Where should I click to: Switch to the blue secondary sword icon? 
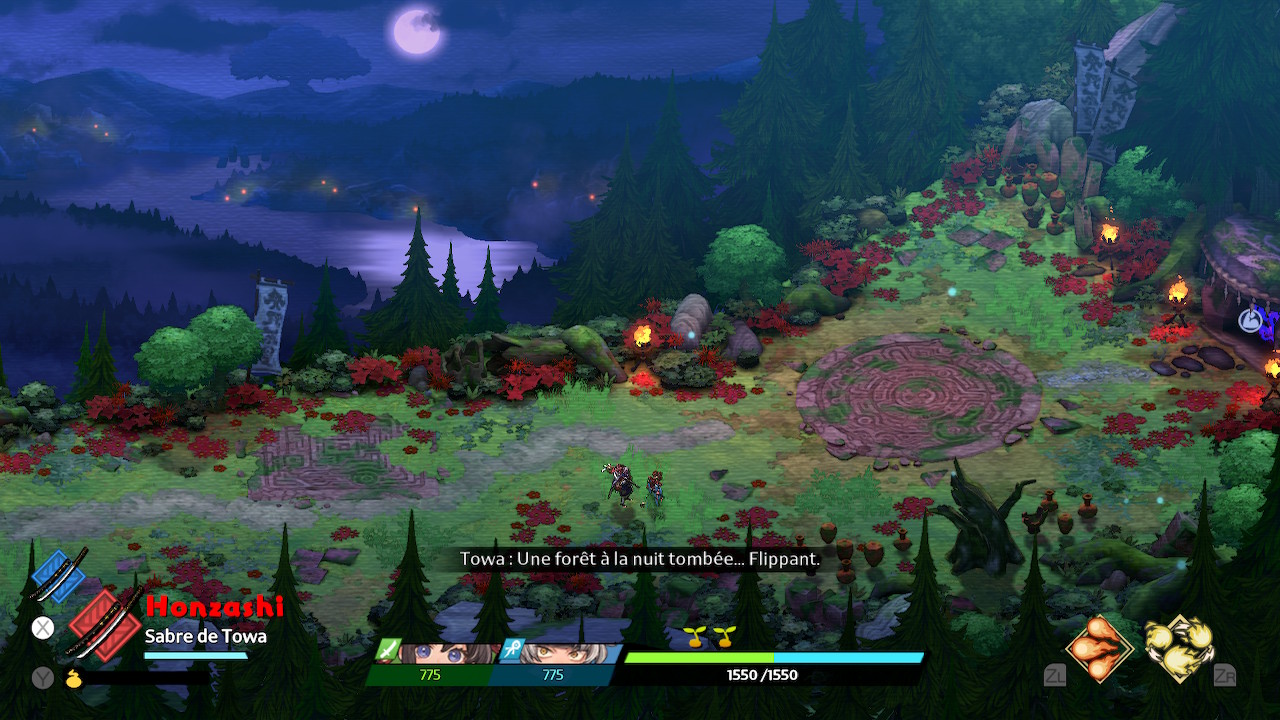[59, 576]
